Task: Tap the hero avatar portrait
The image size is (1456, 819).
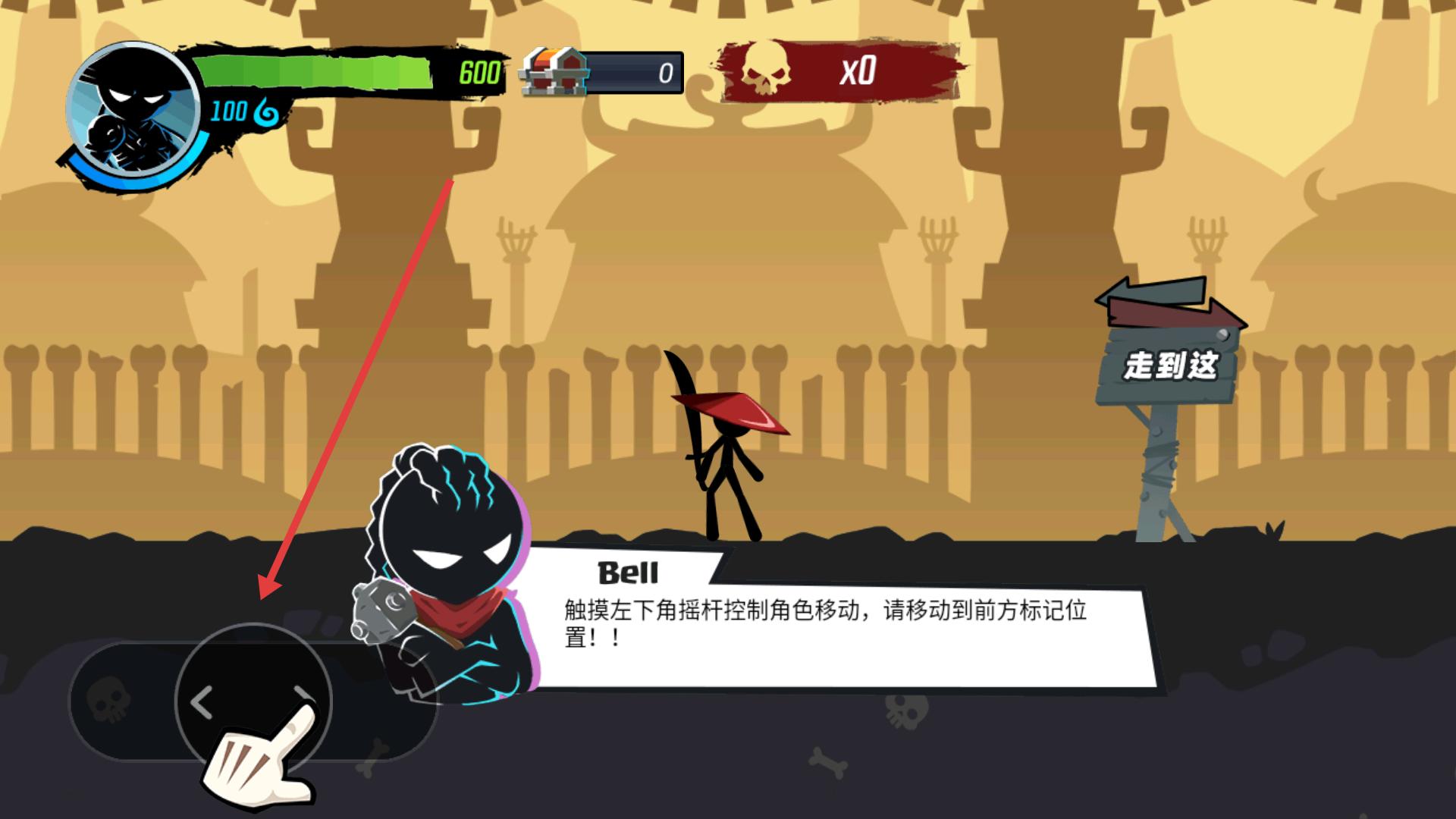Action: pyautogui.click(x=133, y=106)
